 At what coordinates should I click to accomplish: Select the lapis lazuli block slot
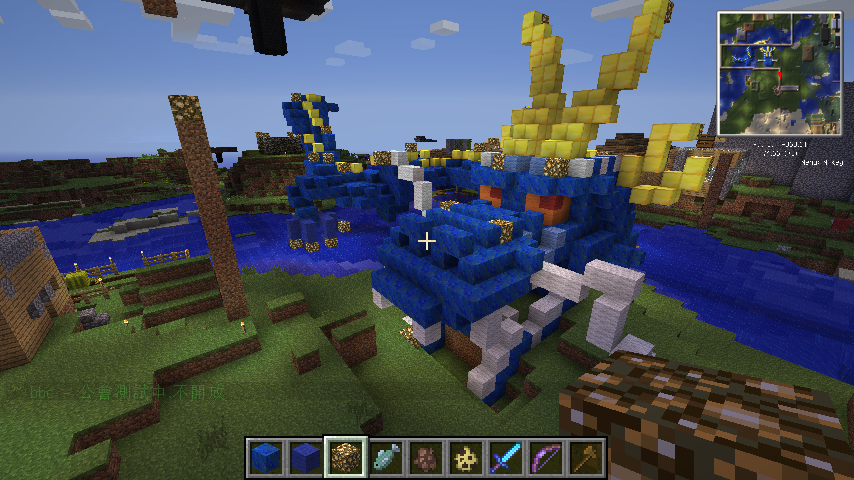point(266,458)
